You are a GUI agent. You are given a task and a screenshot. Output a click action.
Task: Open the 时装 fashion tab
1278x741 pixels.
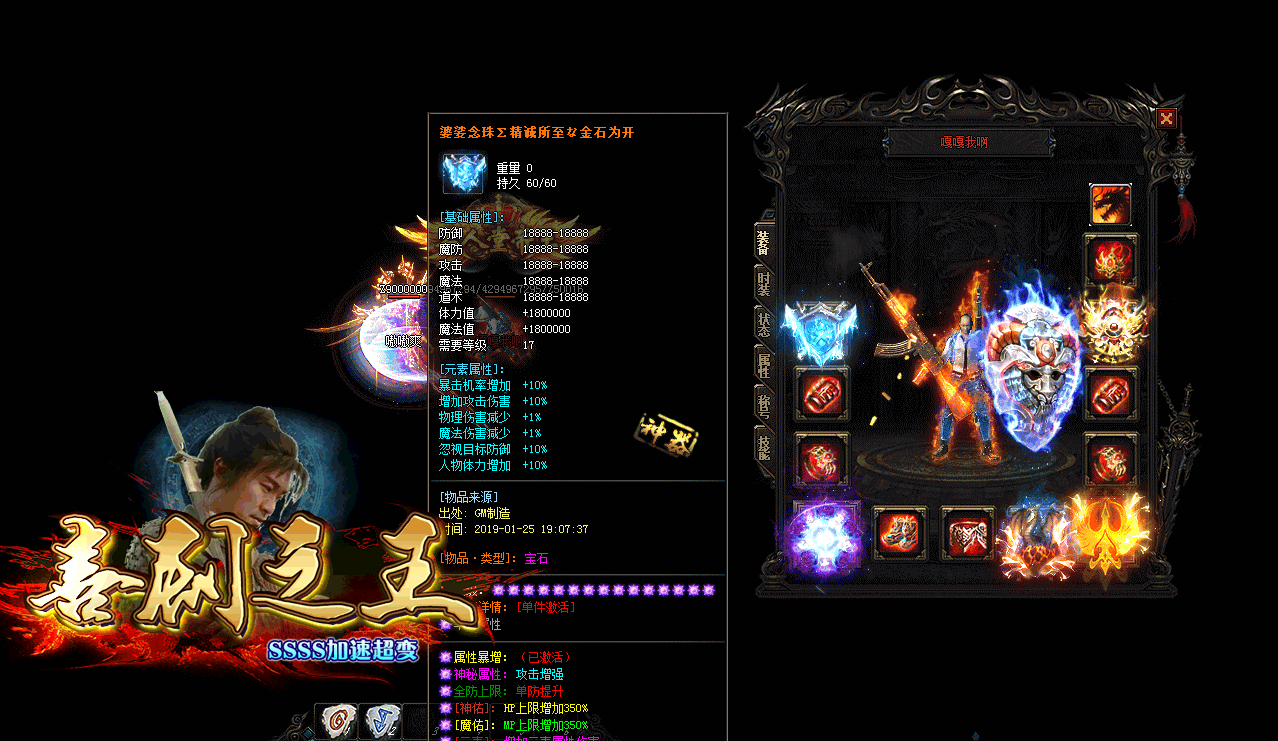point(763,283)
